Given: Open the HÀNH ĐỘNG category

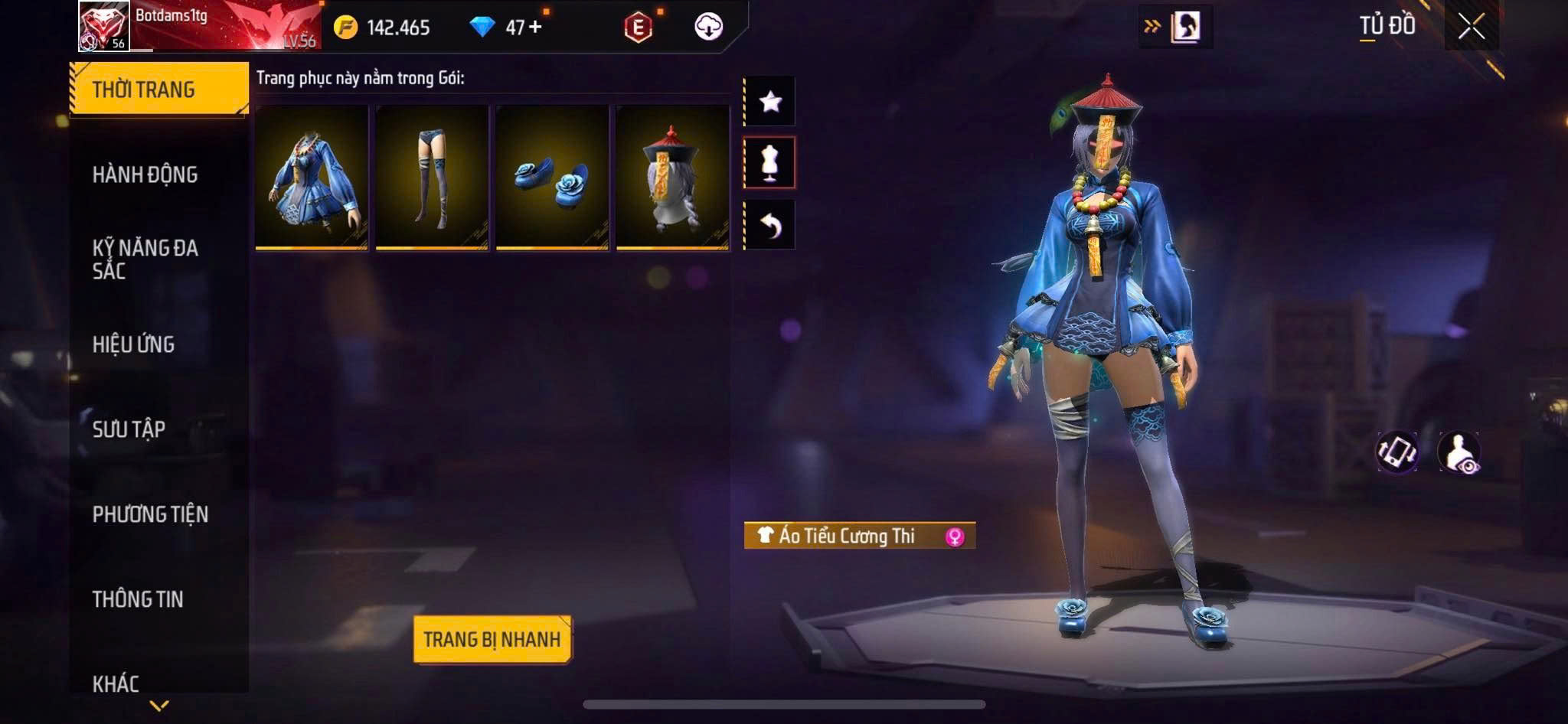Looking at the screenshot, I should coord(145,174).
